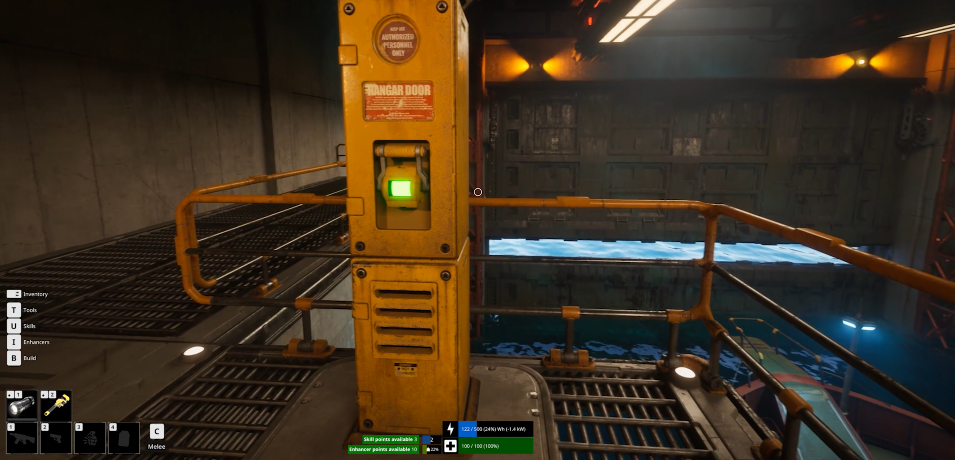The image size is (955, 460).
Task: Select the flashlight tool slot
Action: pos(21,404)
